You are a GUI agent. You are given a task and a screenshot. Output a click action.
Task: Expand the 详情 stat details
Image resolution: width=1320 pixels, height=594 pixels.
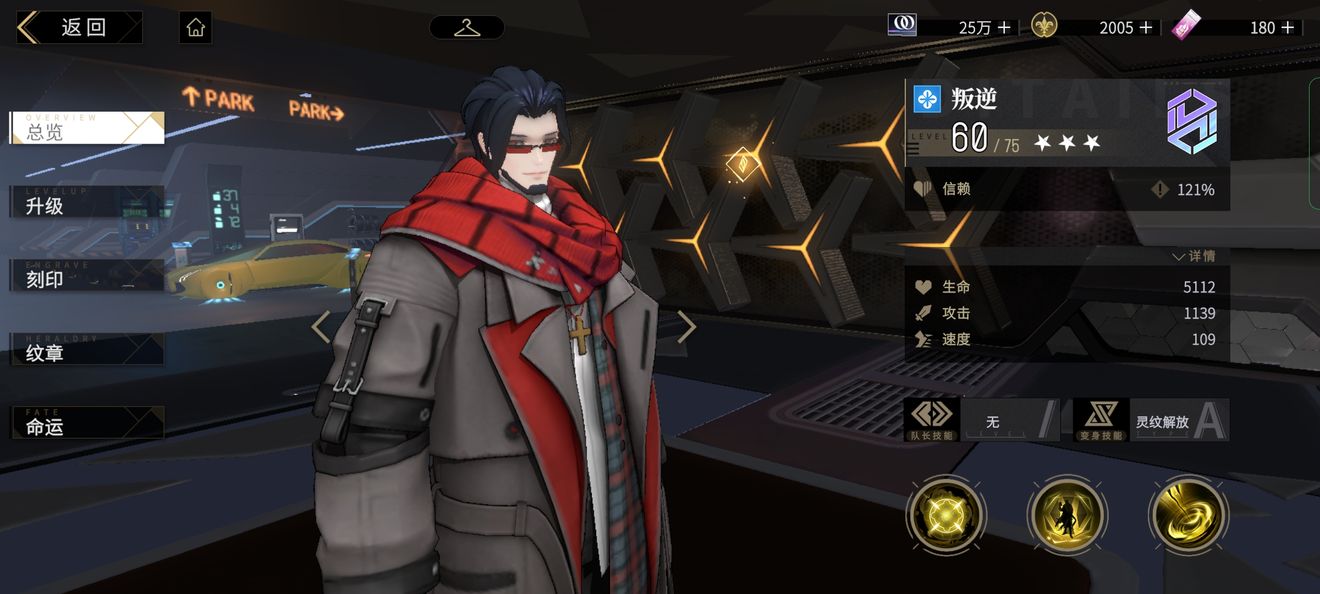point(1194,257)
